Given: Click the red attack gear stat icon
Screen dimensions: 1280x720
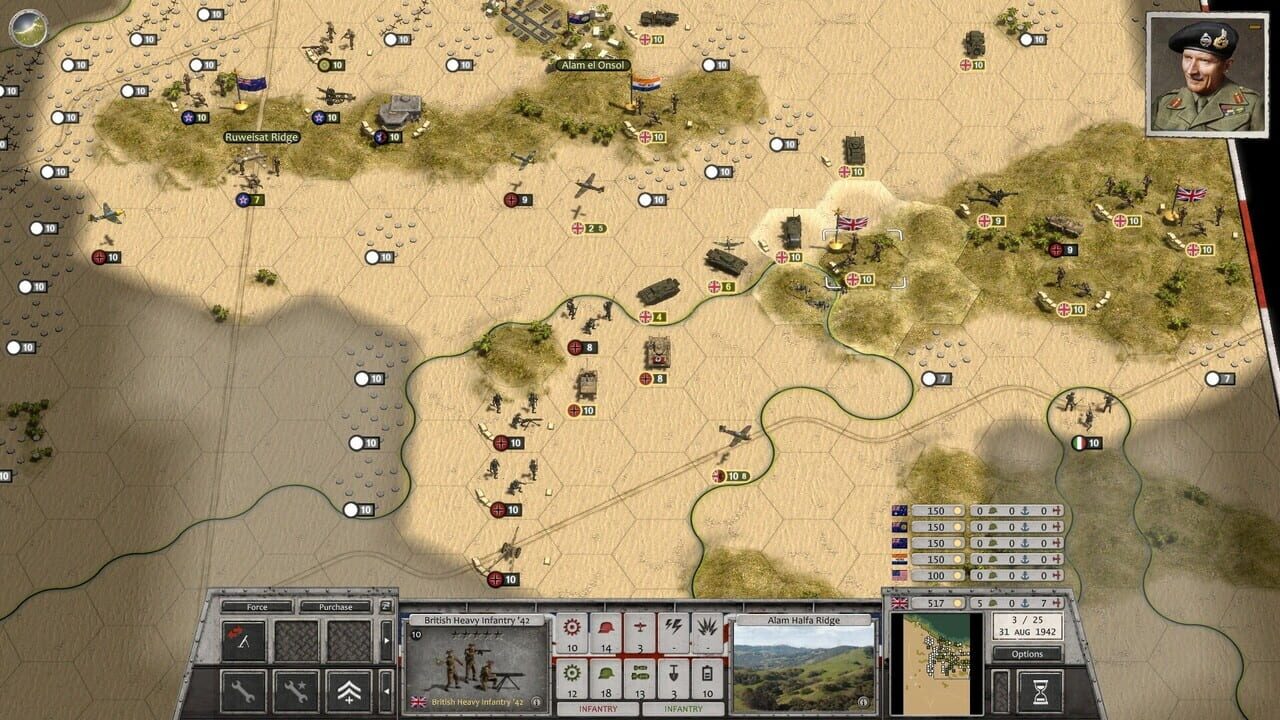Looking at the screenshot, I should click(570, 625).
